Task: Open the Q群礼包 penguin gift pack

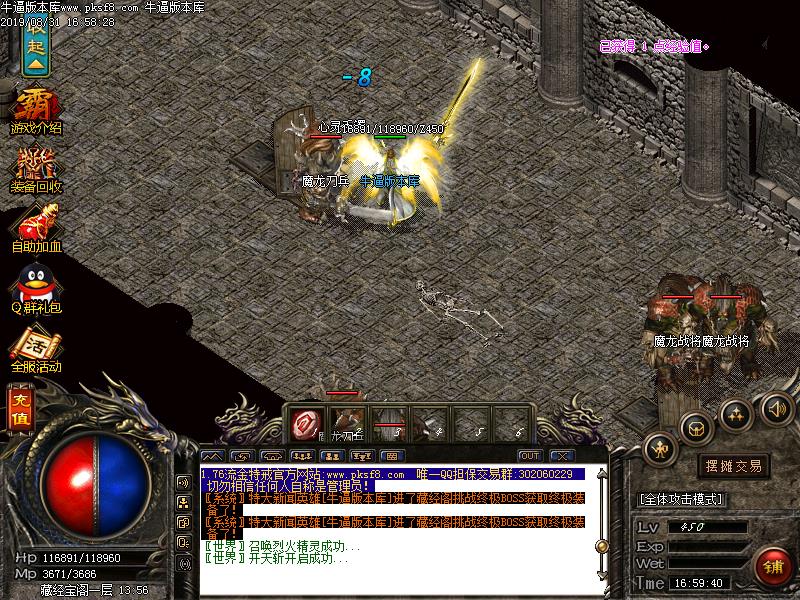Action: pyautogui.click(x=36, y=287)
